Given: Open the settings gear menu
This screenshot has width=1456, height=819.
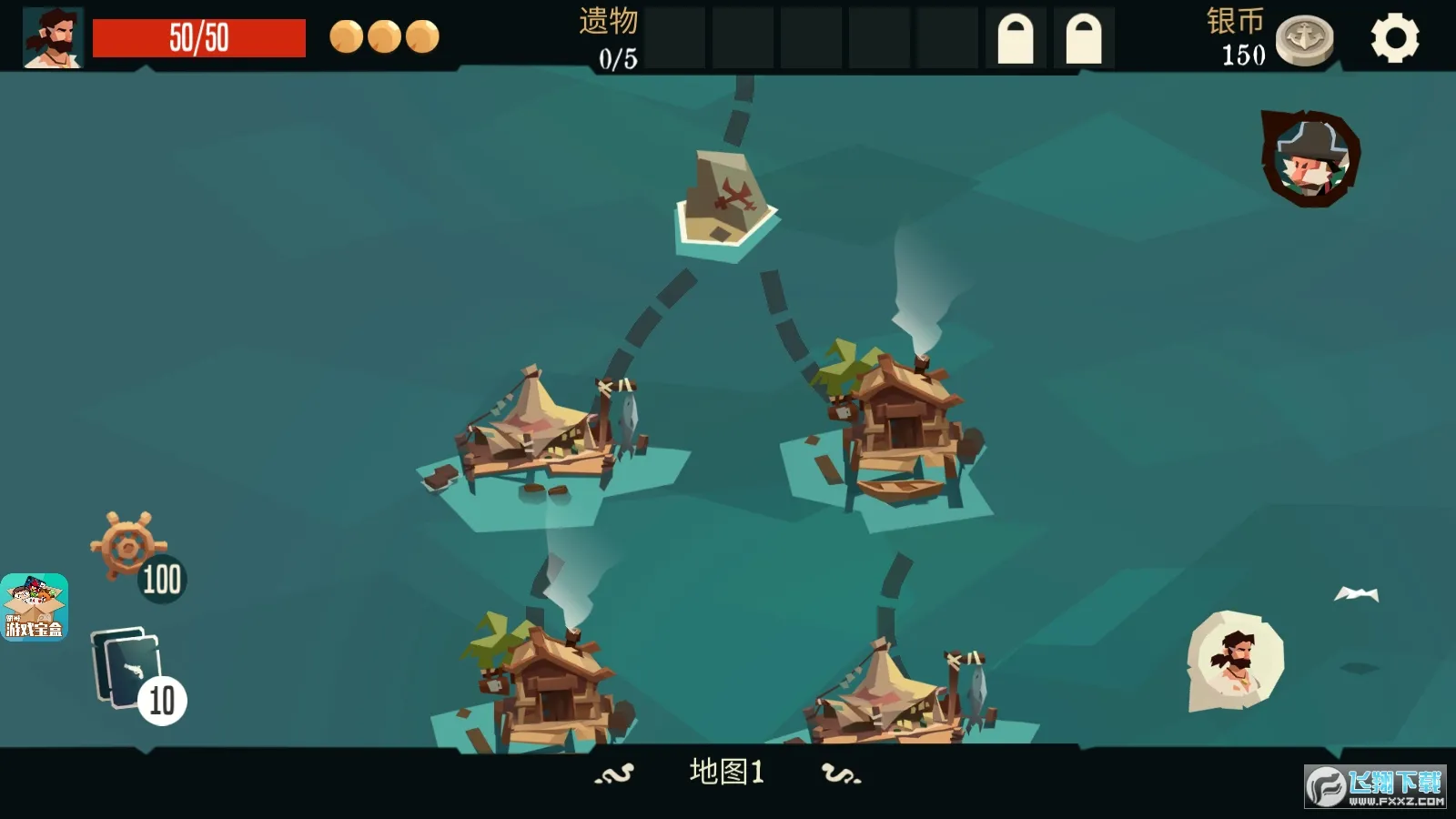Looking at the screenshot, I should [x=1394, y=38].
